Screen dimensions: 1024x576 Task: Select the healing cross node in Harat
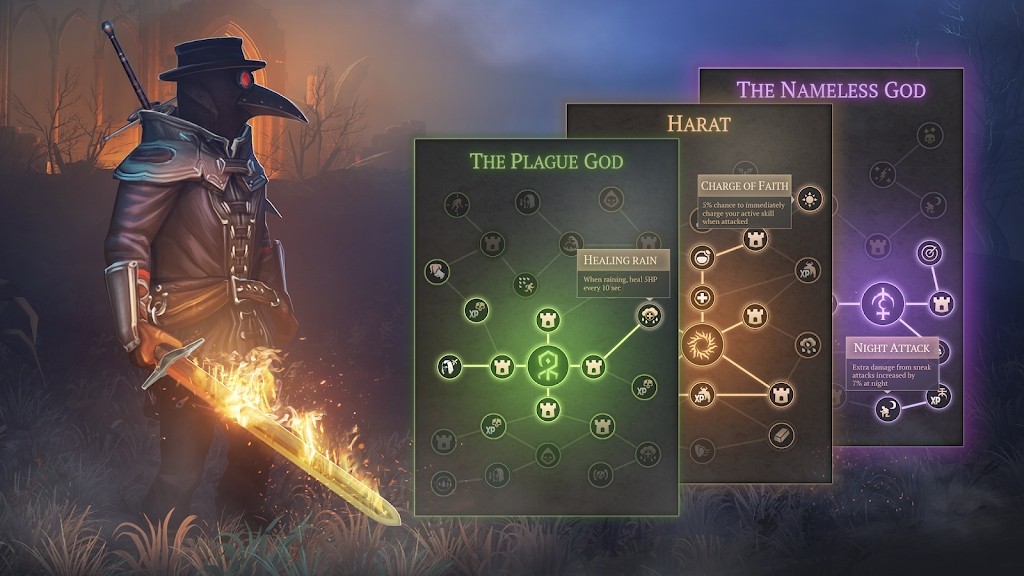[x=703, y=299]
